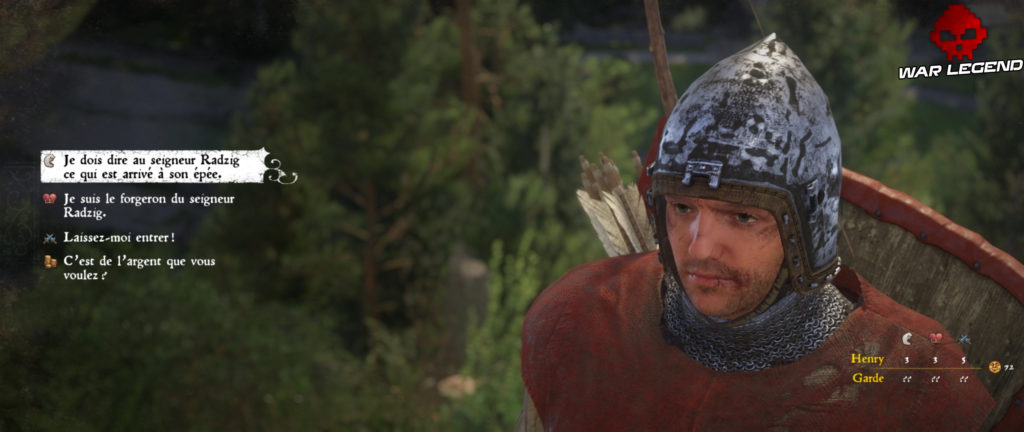Click the War Legend skull logo
Image resolution: width=1024 pixels, height=432 pixels.
click(958, 36)
